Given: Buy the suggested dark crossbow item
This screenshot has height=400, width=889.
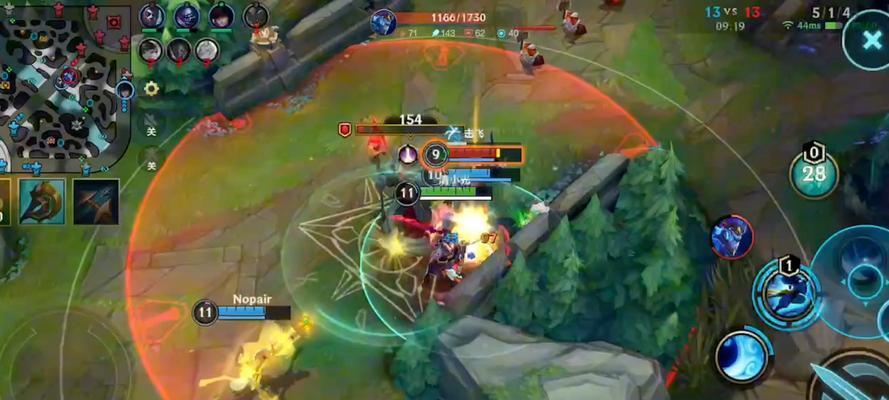Looking at the screenshot, I should pos(96,201).
